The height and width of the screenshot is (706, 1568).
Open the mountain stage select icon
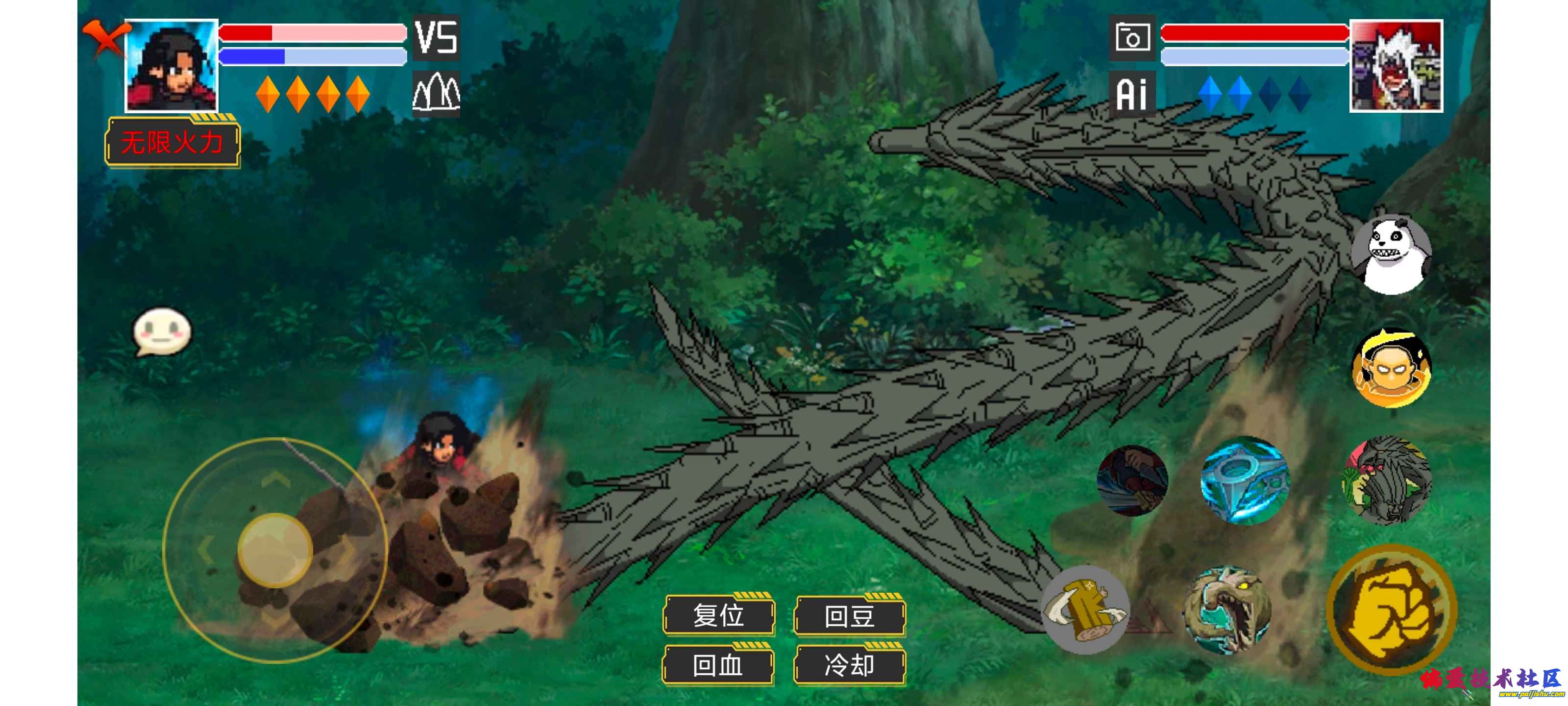click(x=436, y=94)
